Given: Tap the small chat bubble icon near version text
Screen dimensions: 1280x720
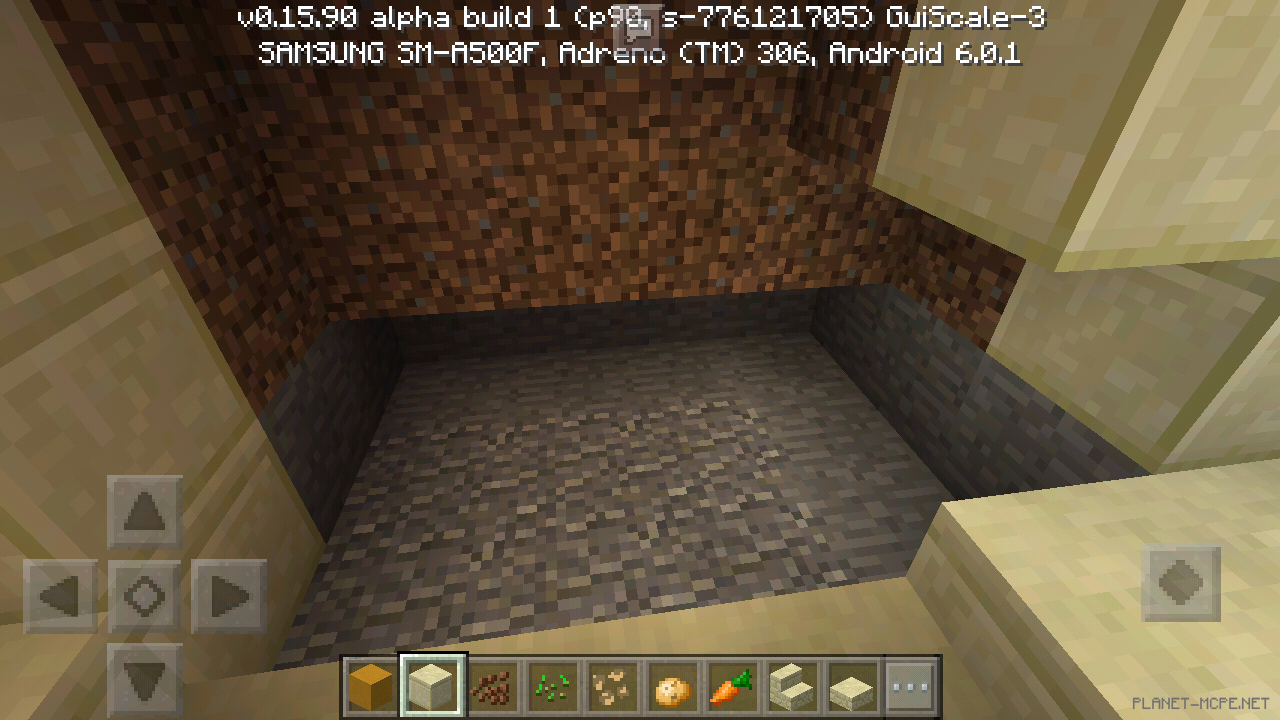Looking at the screenshot, I should [x=637, y=18].
